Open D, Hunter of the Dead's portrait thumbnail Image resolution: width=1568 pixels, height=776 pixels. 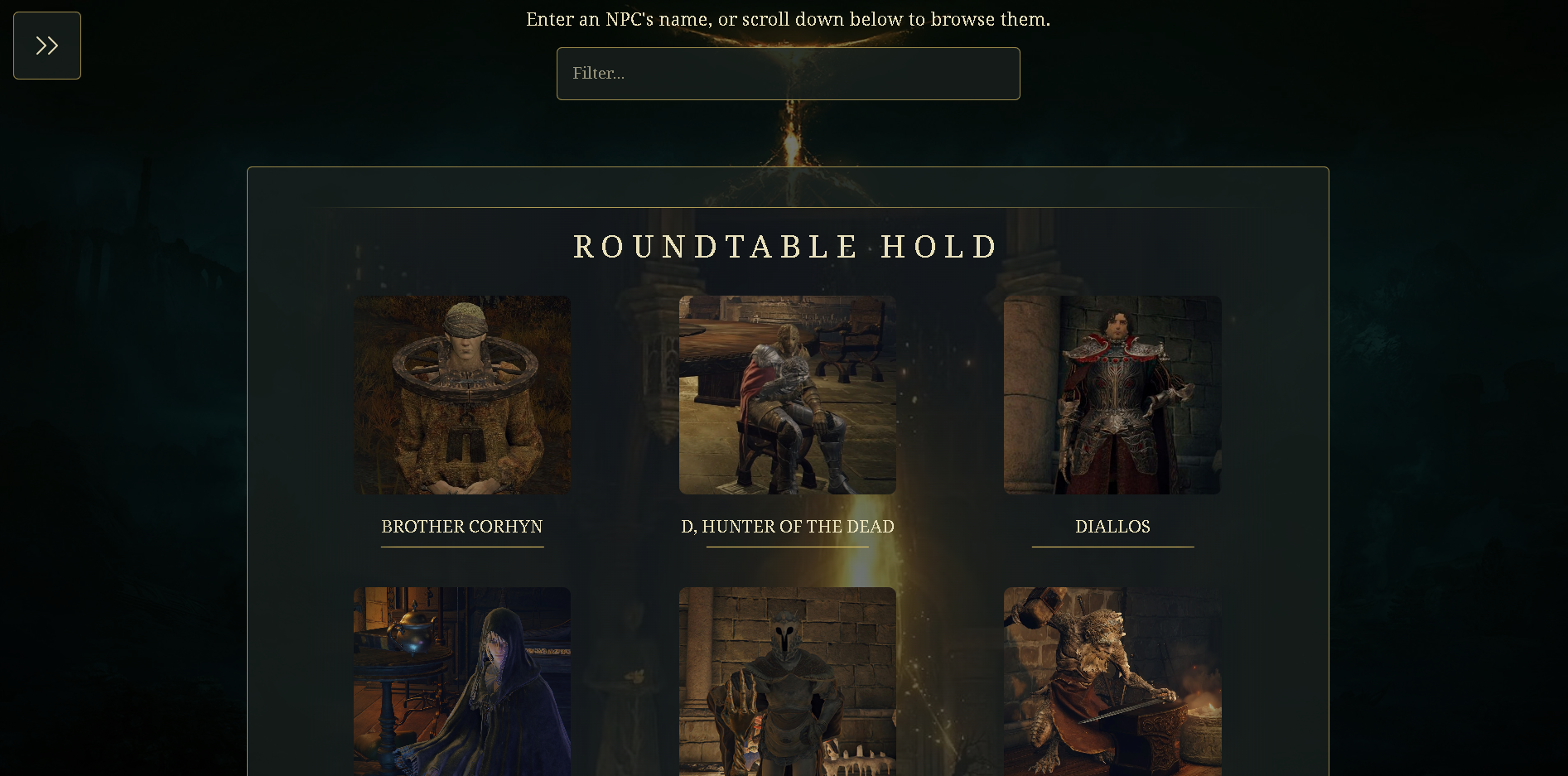(x=787, y=395)
